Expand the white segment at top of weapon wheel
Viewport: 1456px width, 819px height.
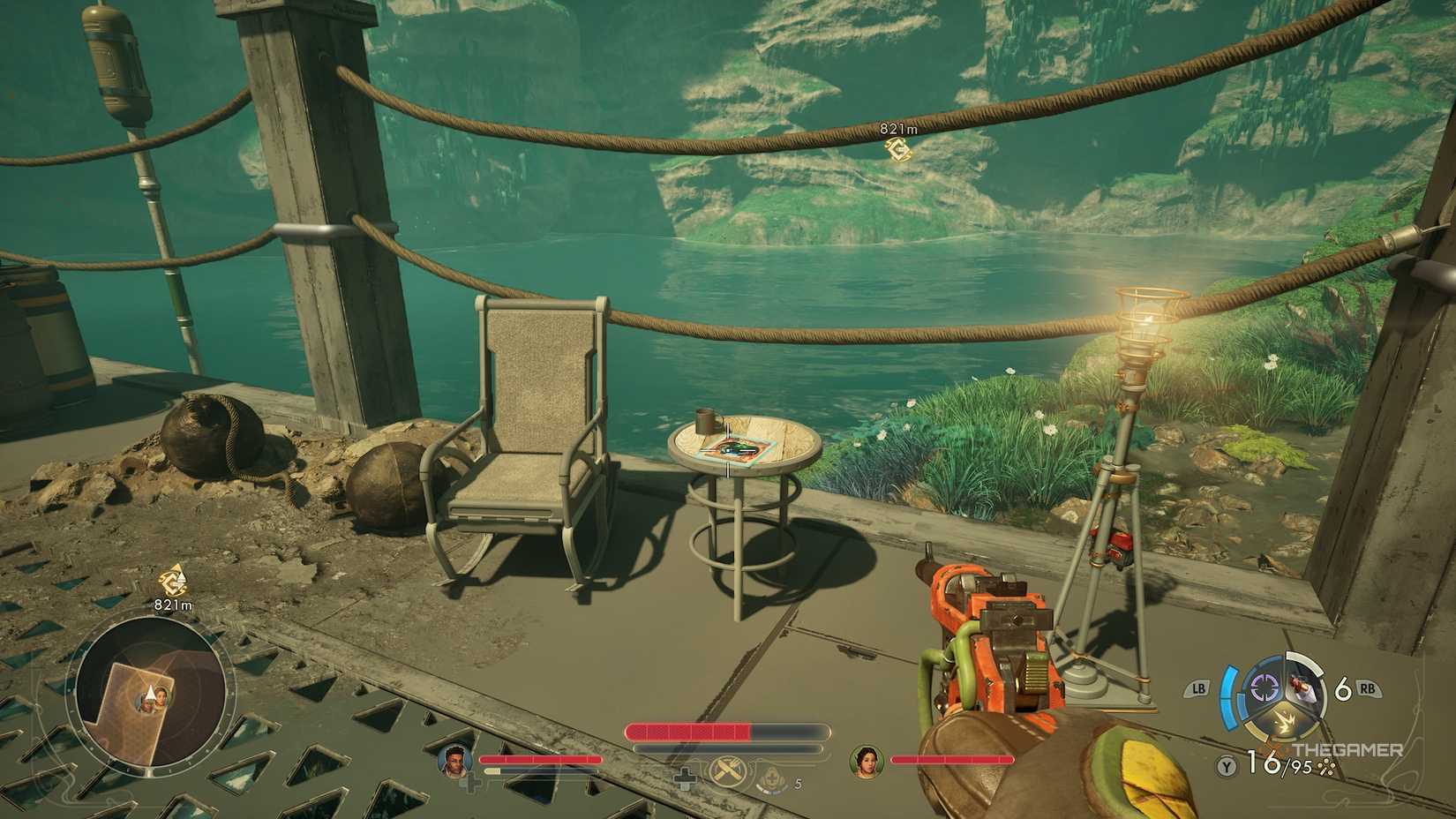[x=1304, y=661]
